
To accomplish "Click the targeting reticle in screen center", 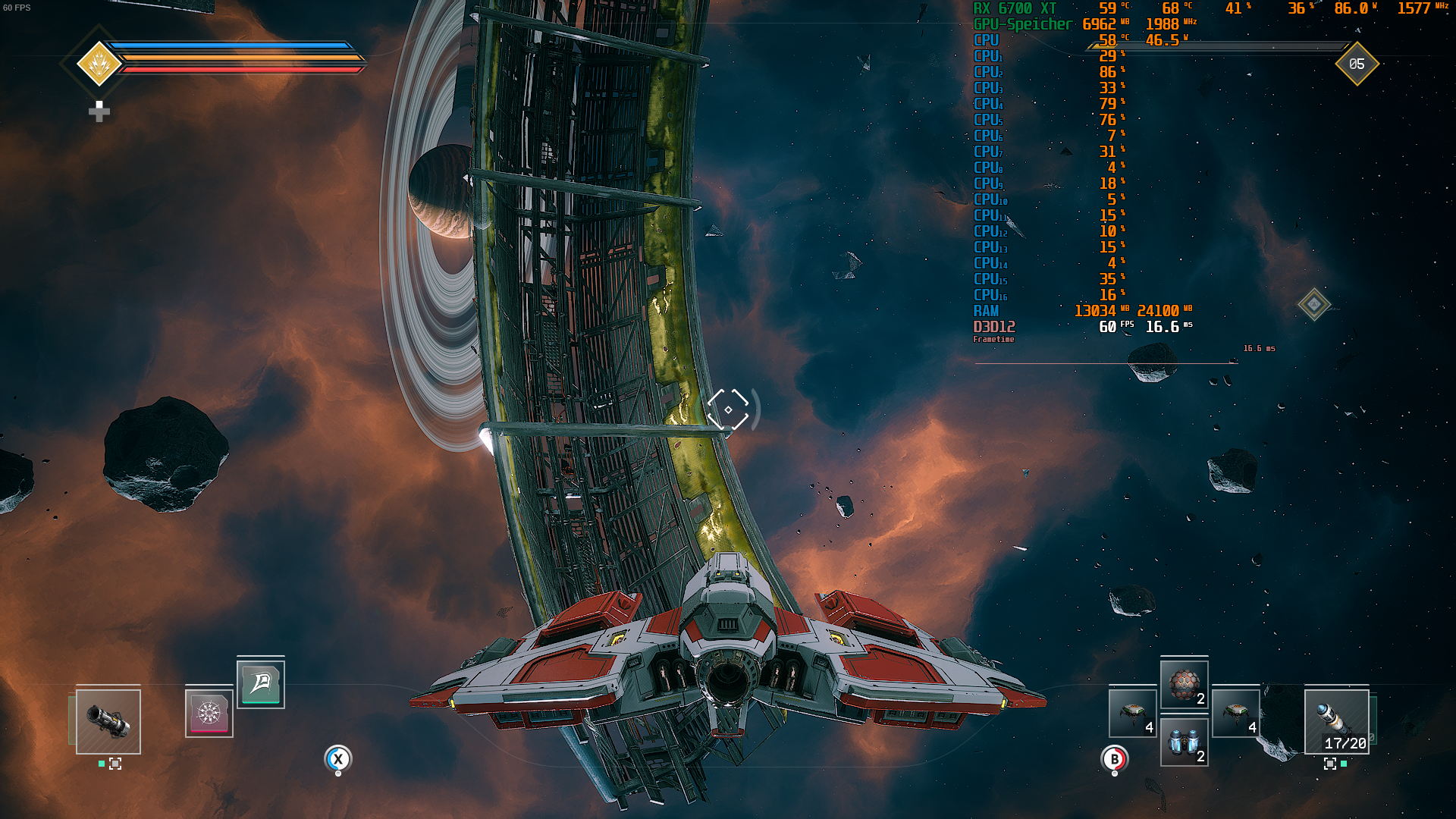I will coord(729,410).
